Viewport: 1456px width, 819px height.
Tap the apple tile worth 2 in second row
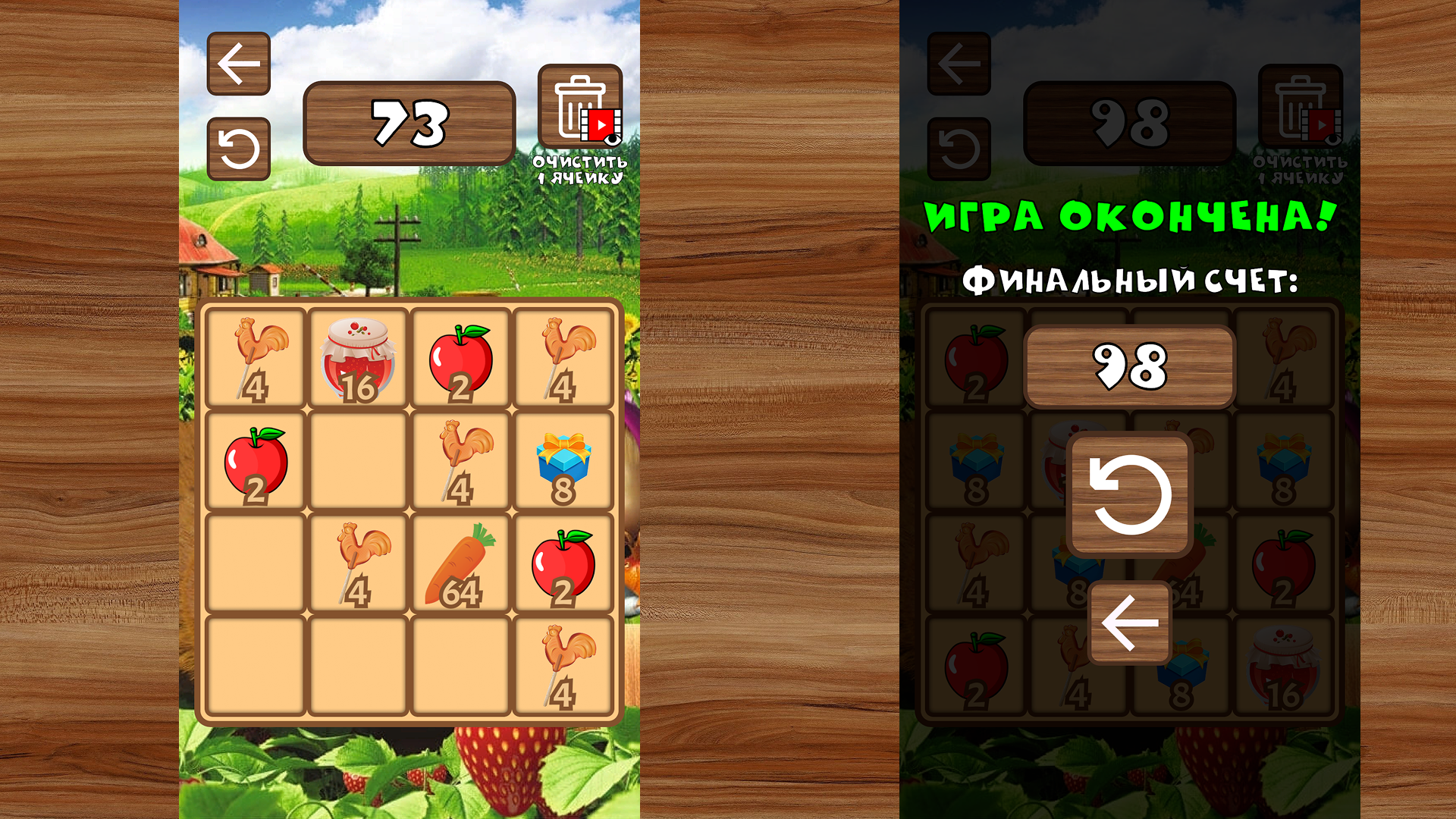pyautogui.click(x=256, y=460)
